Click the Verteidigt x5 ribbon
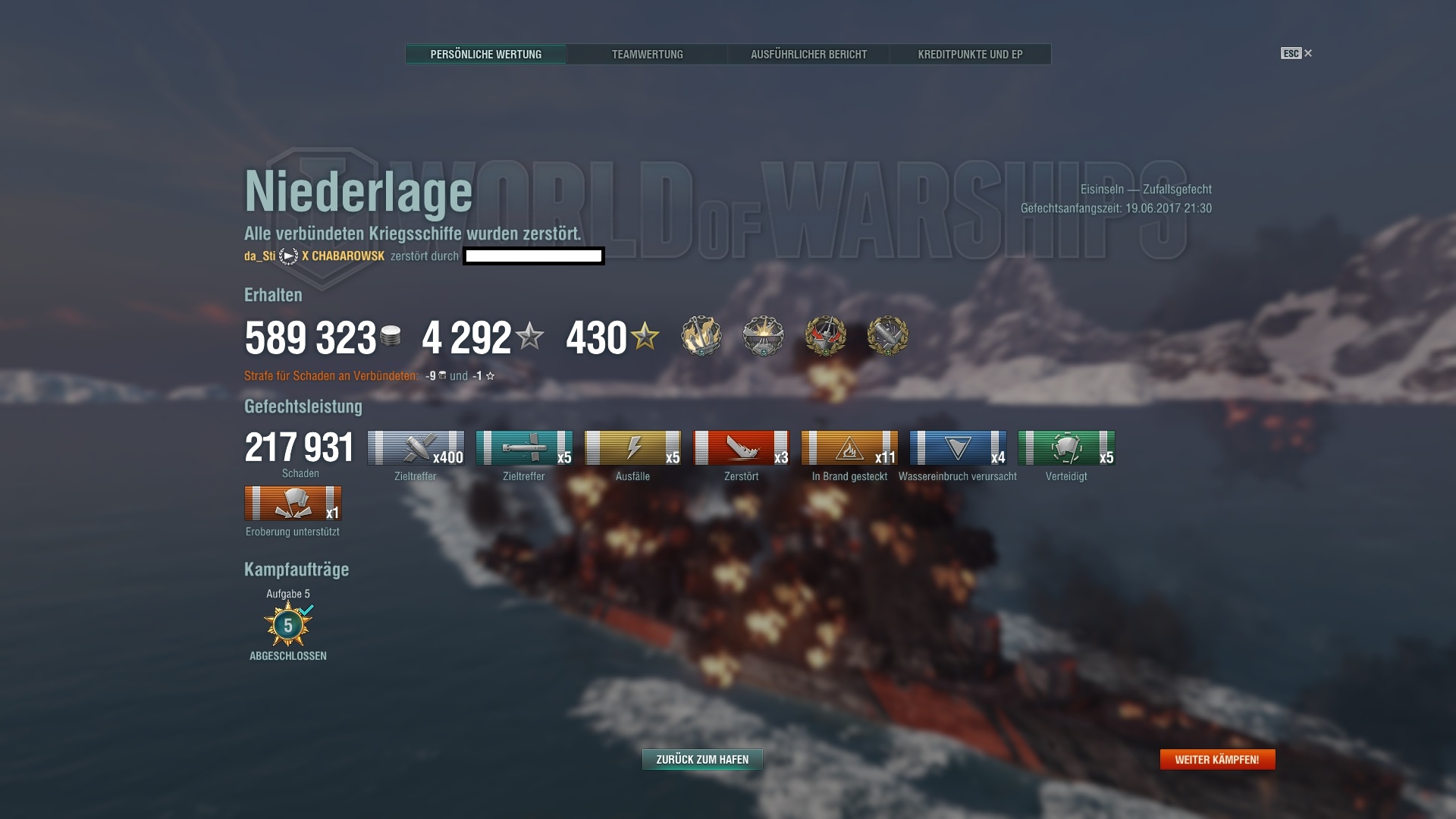1456x819 pixels. click(x=1066, y=447)
